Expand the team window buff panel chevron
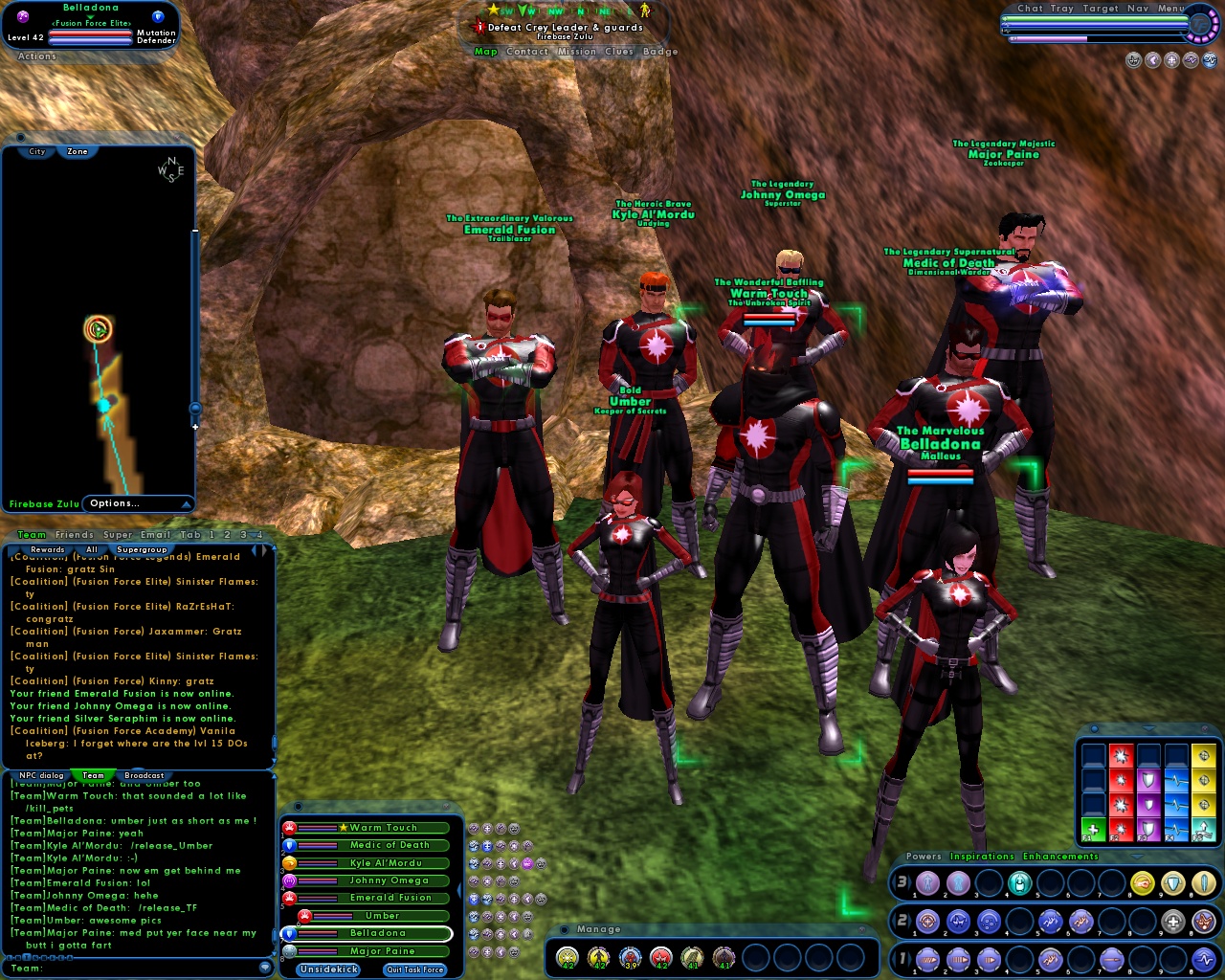This screenshot has width=1225, height=980. tap(460, 890)
